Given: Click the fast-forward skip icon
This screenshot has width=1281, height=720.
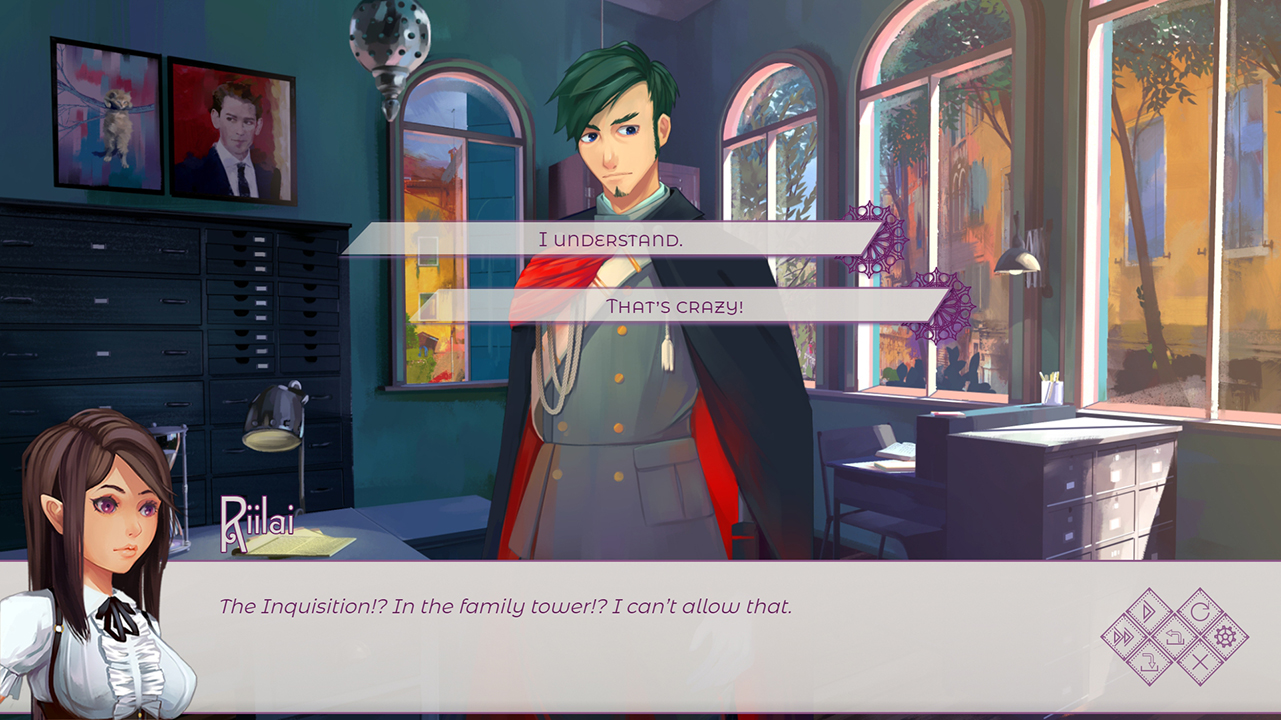Looking at the screenshot, I should [x=1125, y=636].
